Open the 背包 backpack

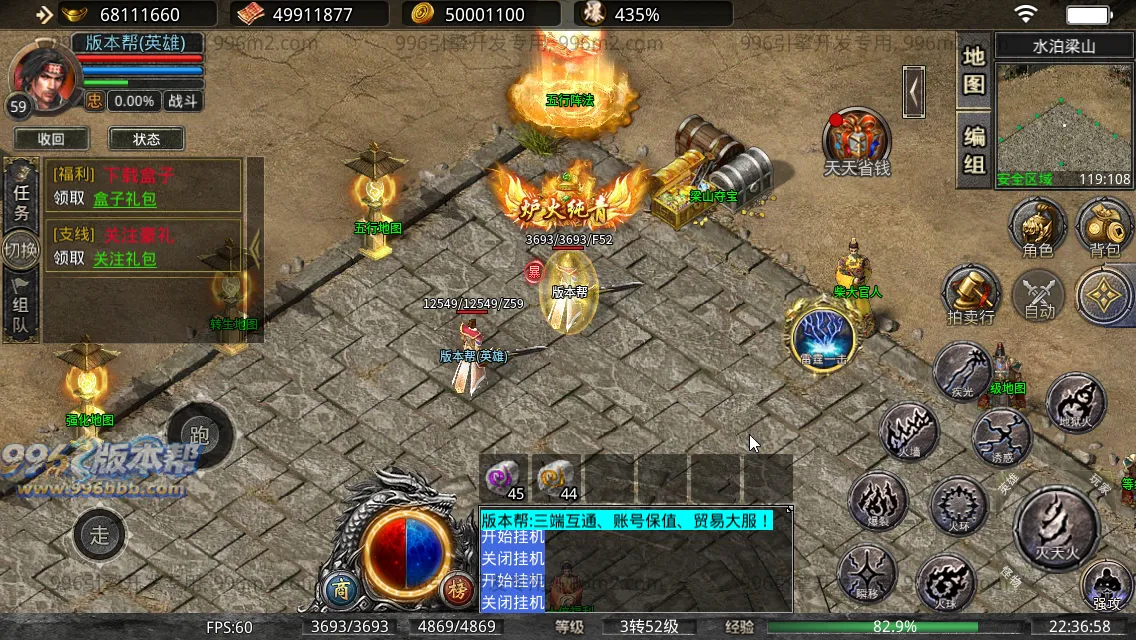click(1105, 226)
